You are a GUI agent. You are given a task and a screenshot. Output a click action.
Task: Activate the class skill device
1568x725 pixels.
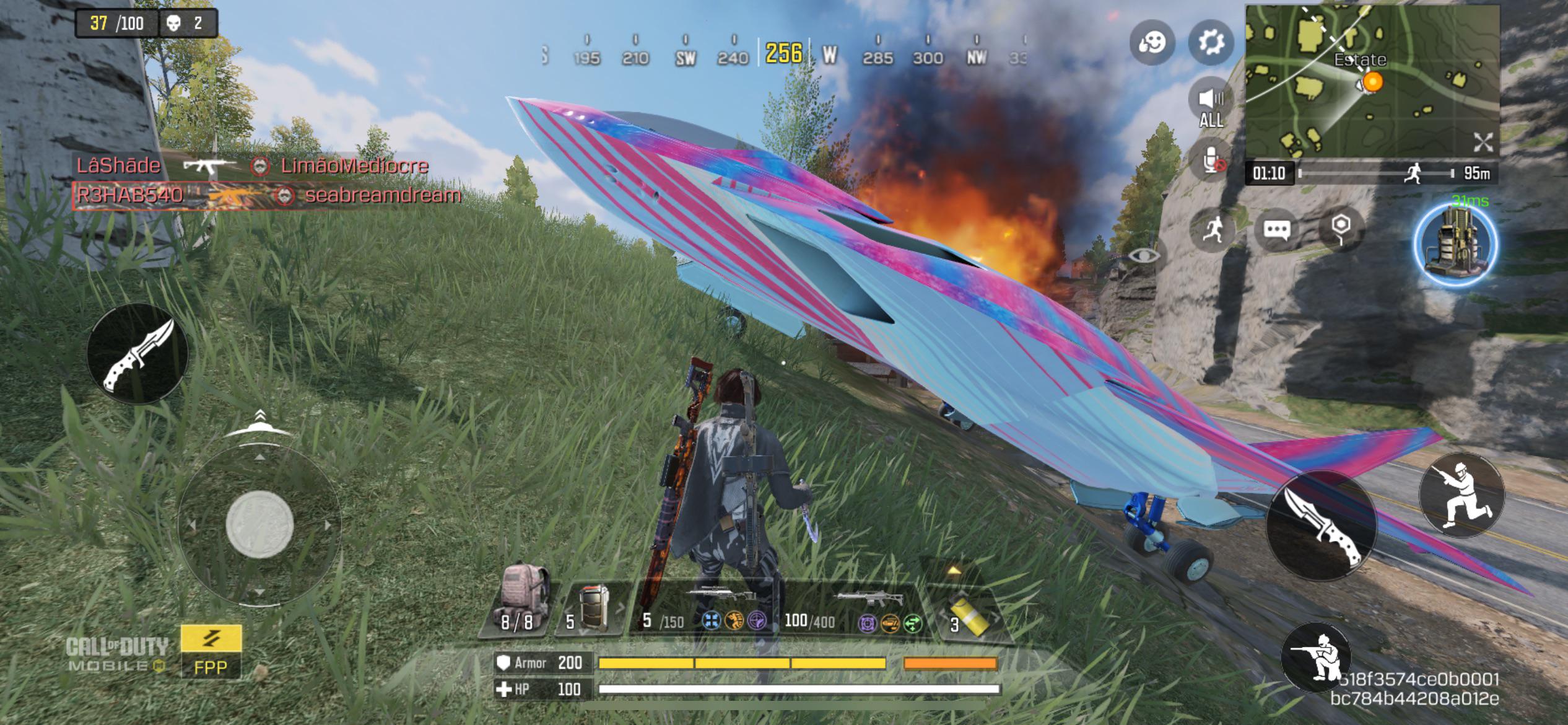click(1456, 244)
